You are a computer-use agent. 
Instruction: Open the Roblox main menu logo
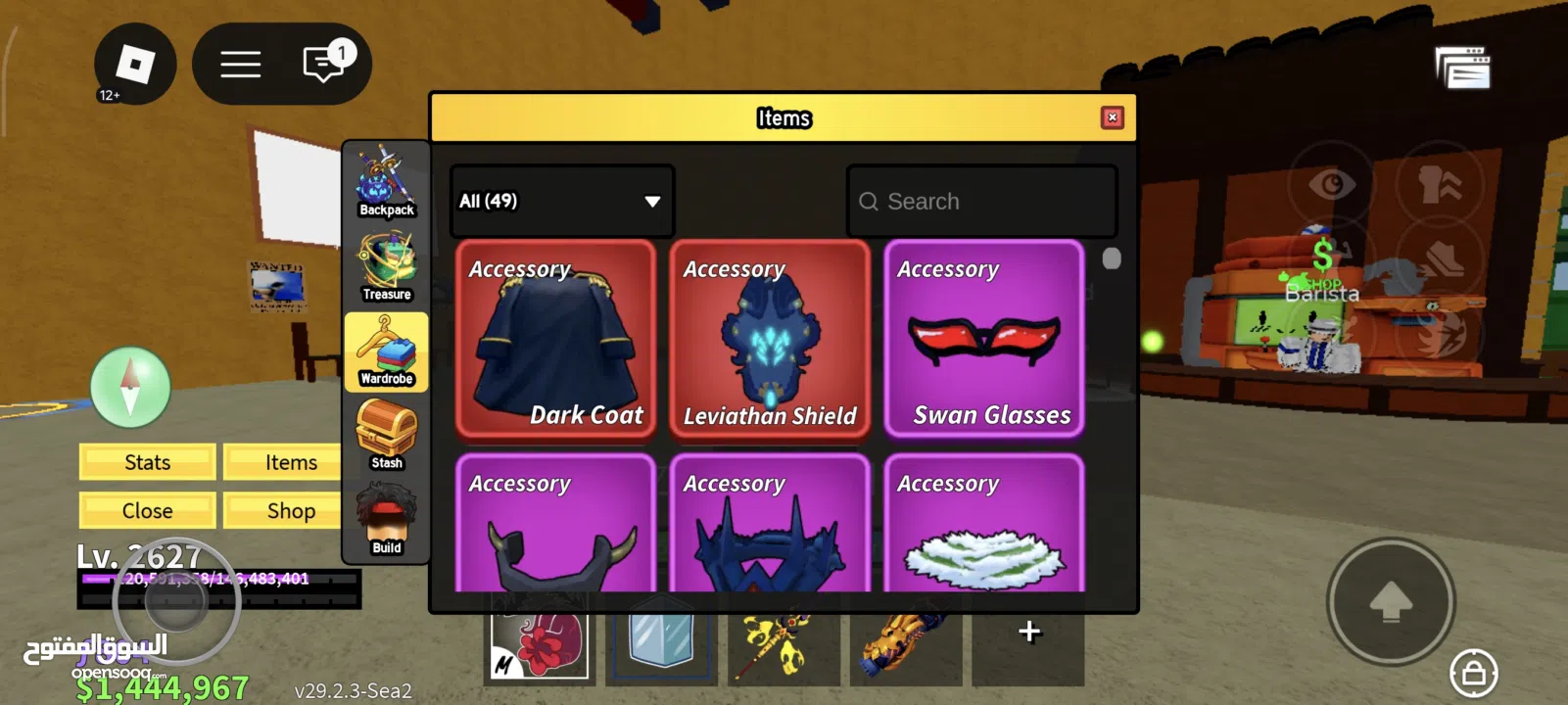tap(135, 65)
